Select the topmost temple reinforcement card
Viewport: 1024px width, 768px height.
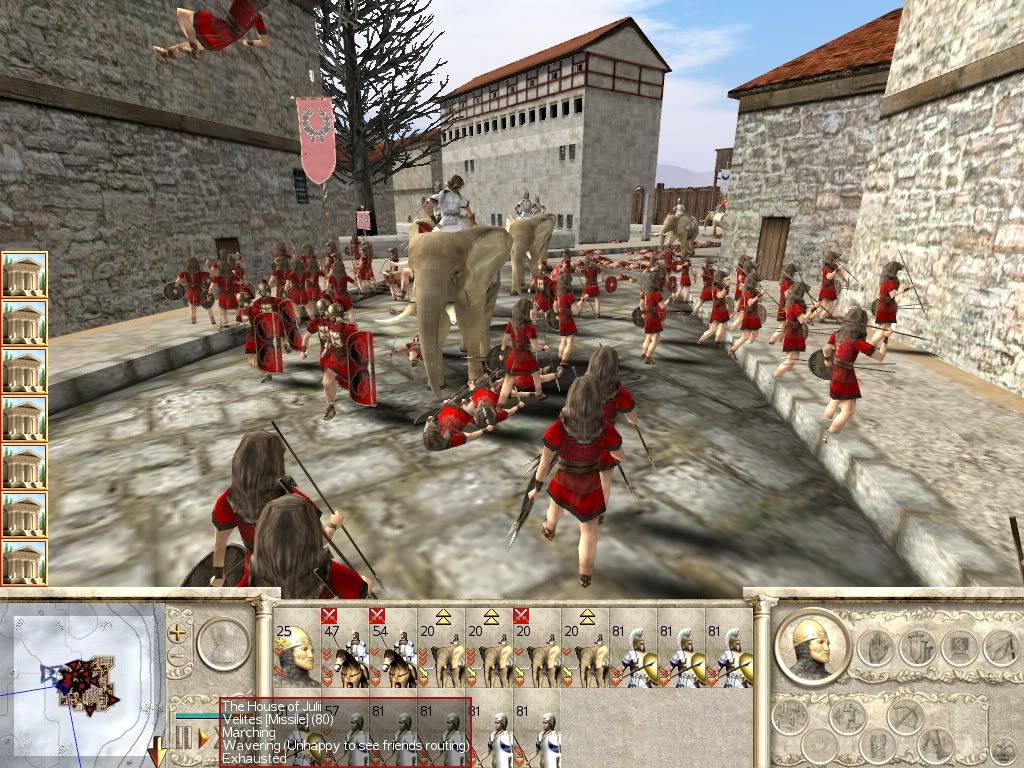(24, 273)
